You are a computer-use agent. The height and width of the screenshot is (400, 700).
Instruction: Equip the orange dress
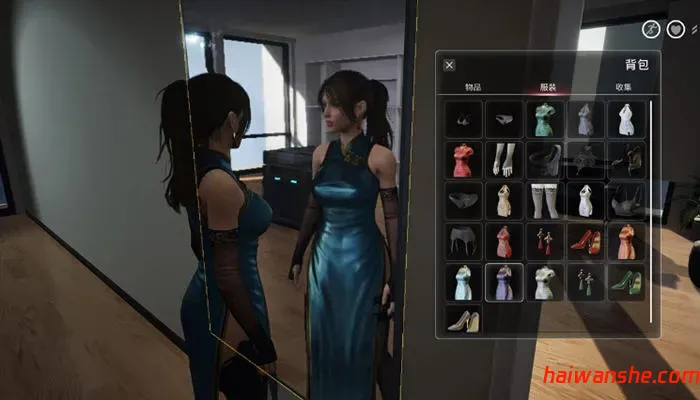[627, 241]
